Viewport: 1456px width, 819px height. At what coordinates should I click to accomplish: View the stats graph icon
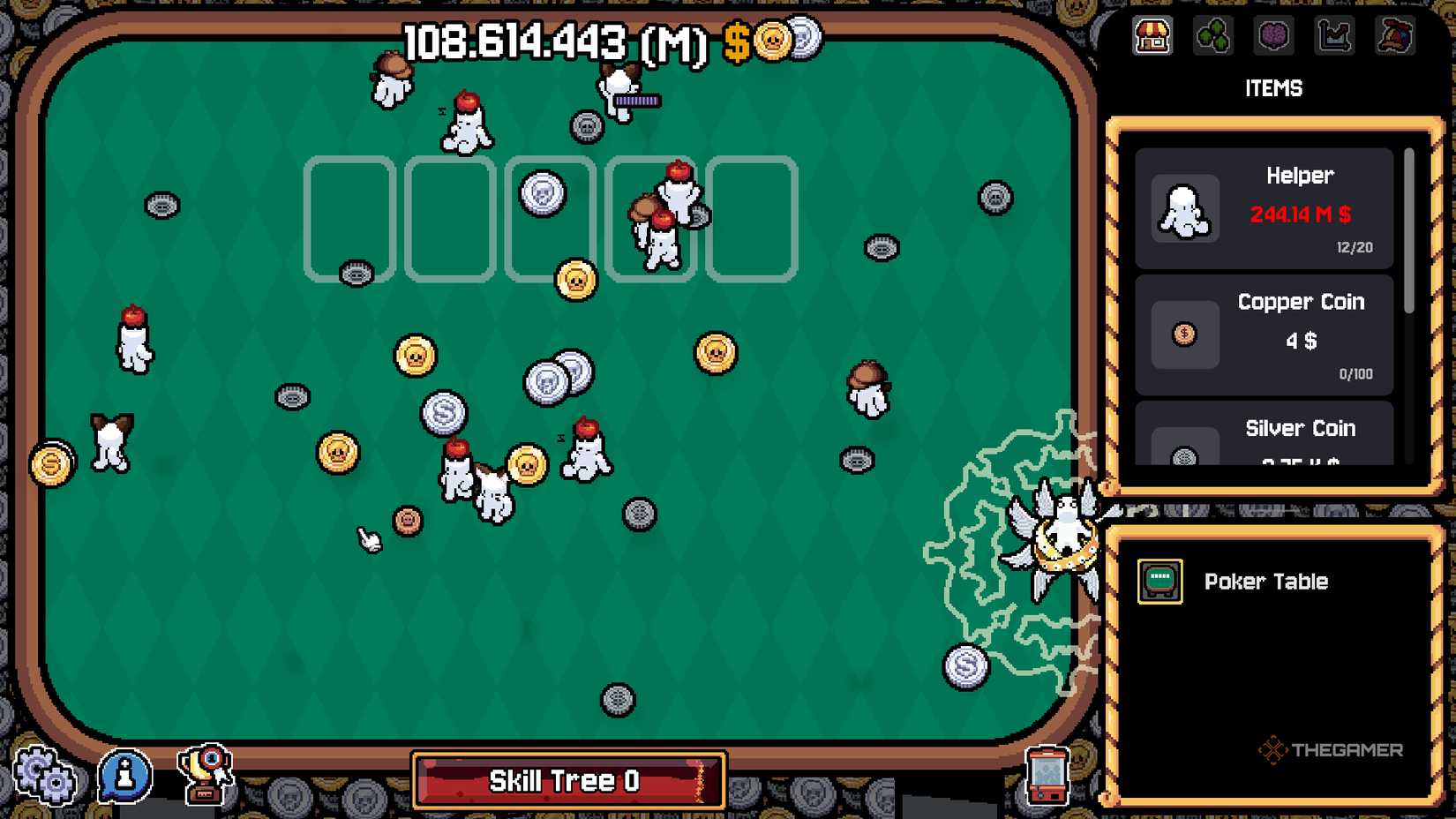tap(1334, 36)
